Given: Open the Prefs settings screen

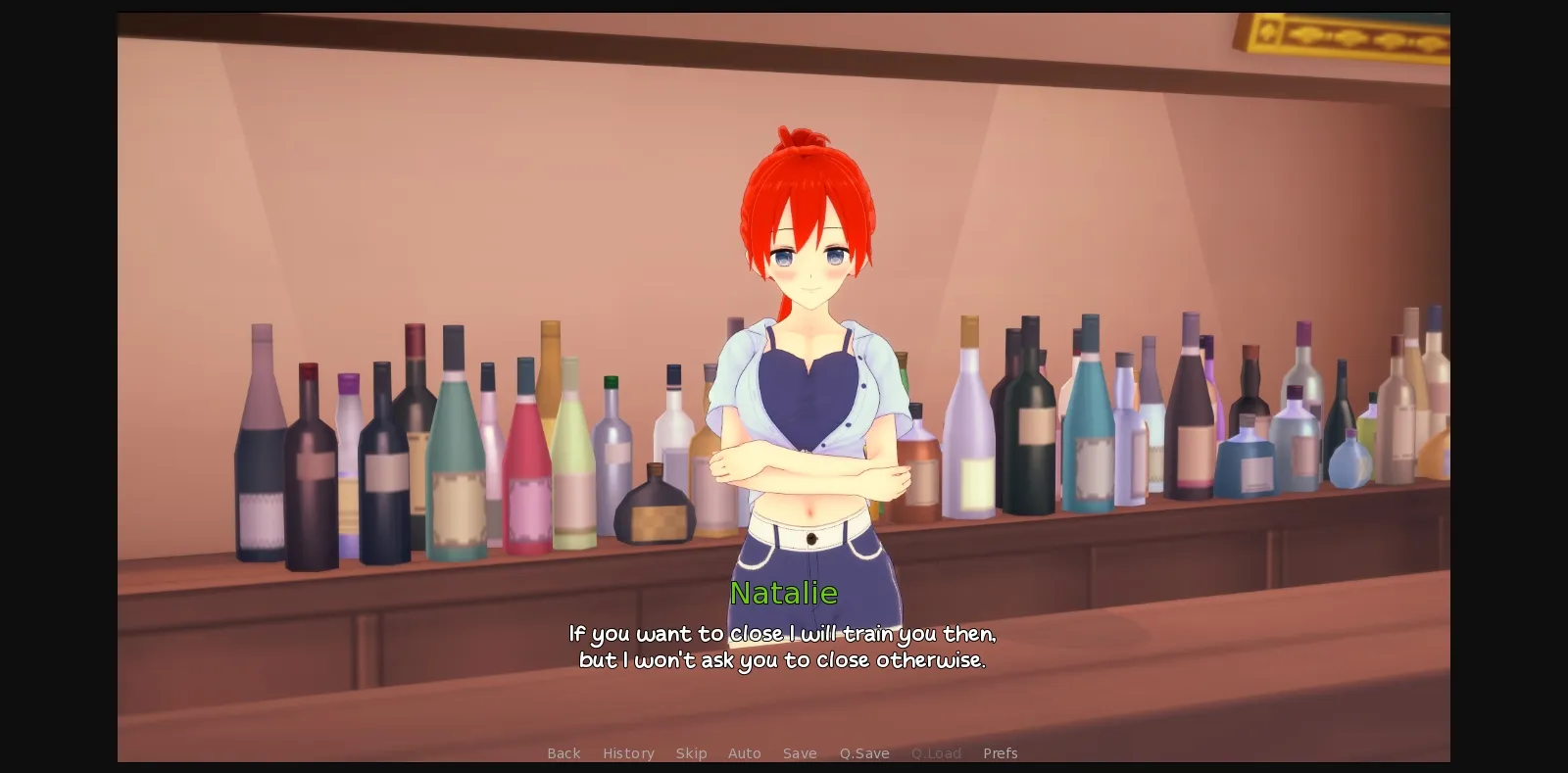Looking at the screenshot, I should coord(1001,753).
